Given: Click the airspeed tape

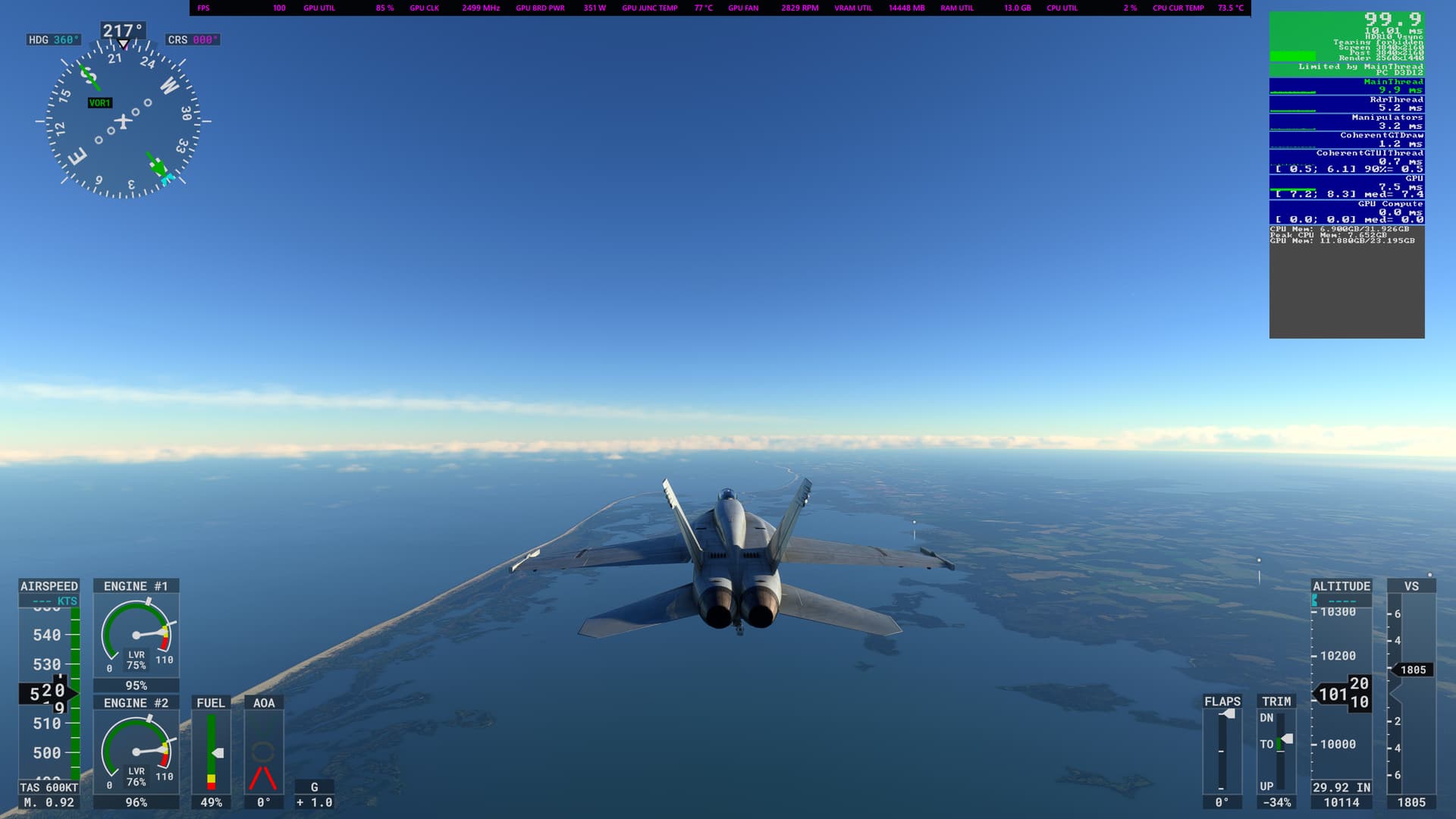Looking at the screenshot, I should 49,693.
